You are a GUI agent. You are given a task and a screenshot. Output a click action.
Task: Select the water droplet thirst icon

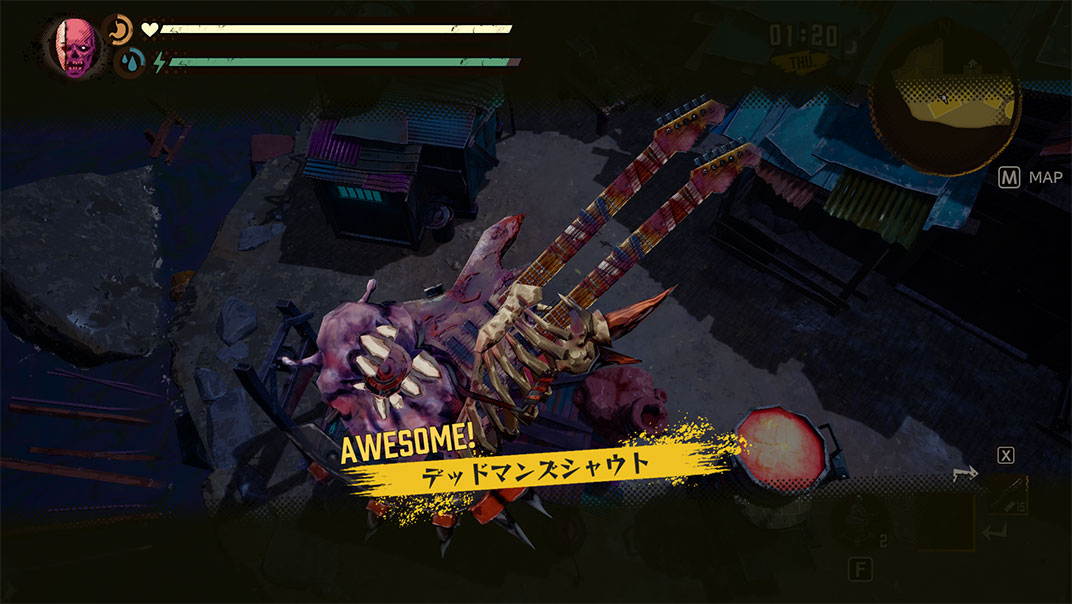129,63
